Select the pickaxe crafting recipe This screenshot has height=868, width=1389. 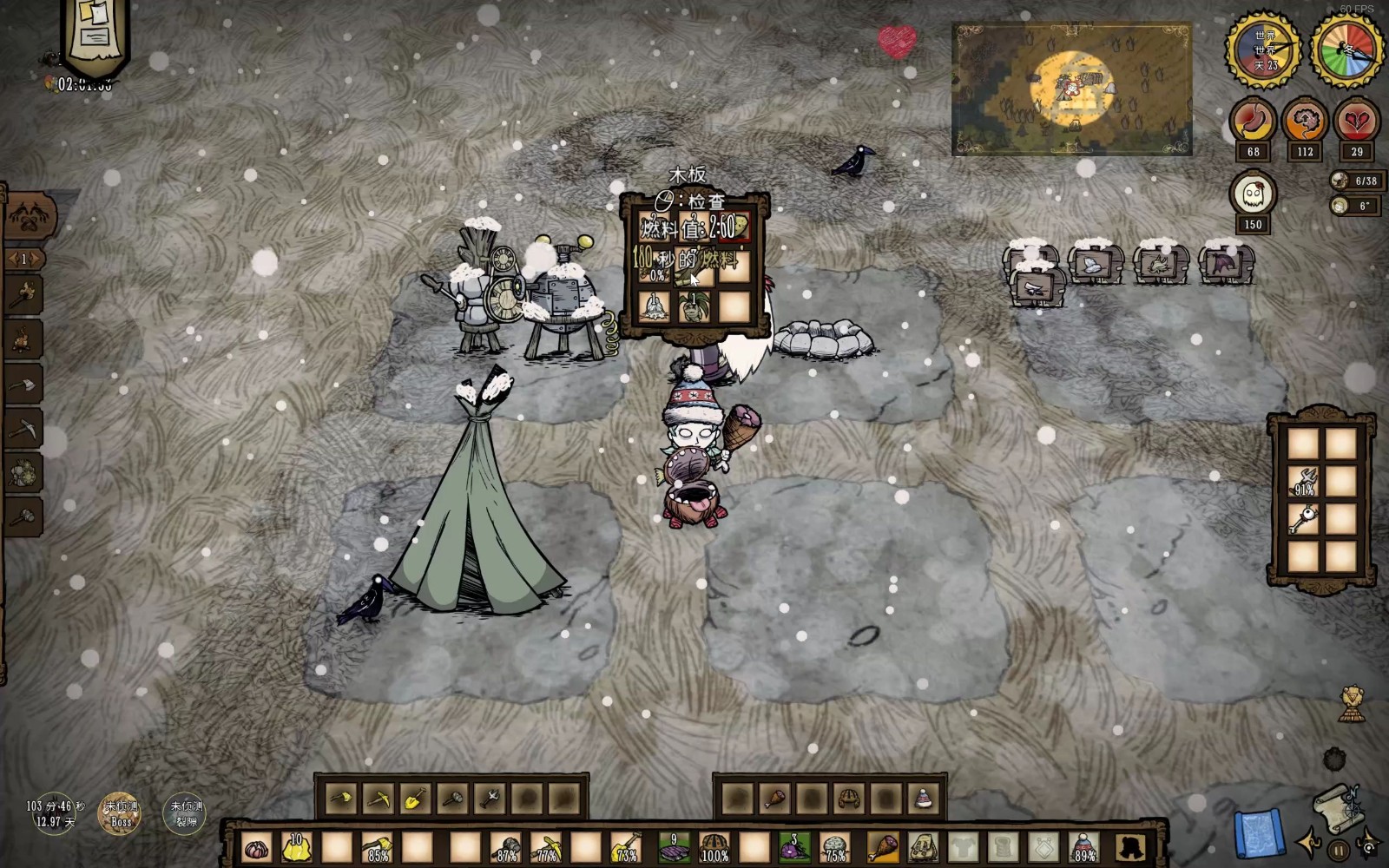coord(24,428)
